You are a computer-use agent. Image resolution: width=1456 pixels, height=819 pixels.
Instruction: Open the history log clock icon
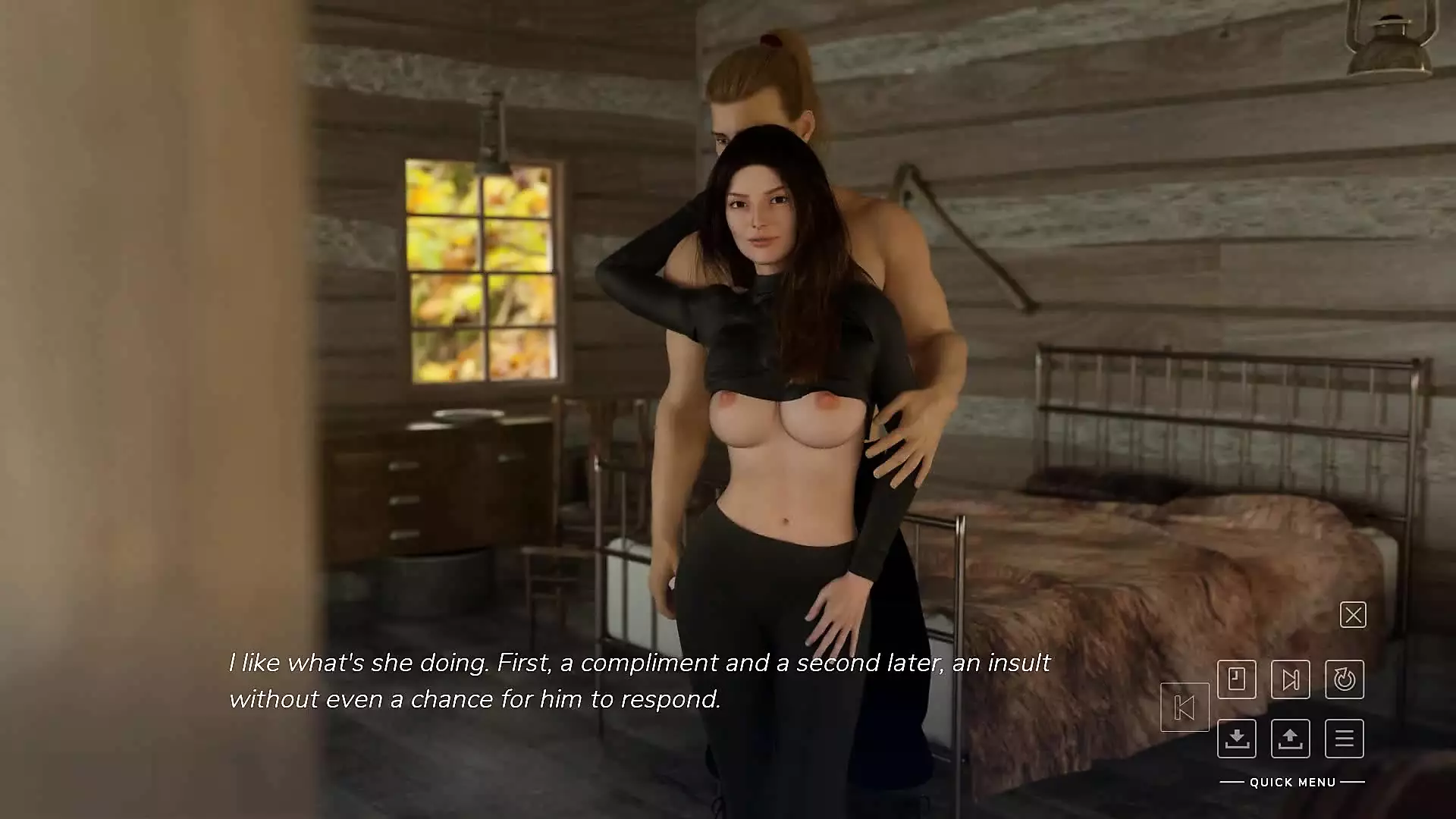click(x=1237, y=679)
